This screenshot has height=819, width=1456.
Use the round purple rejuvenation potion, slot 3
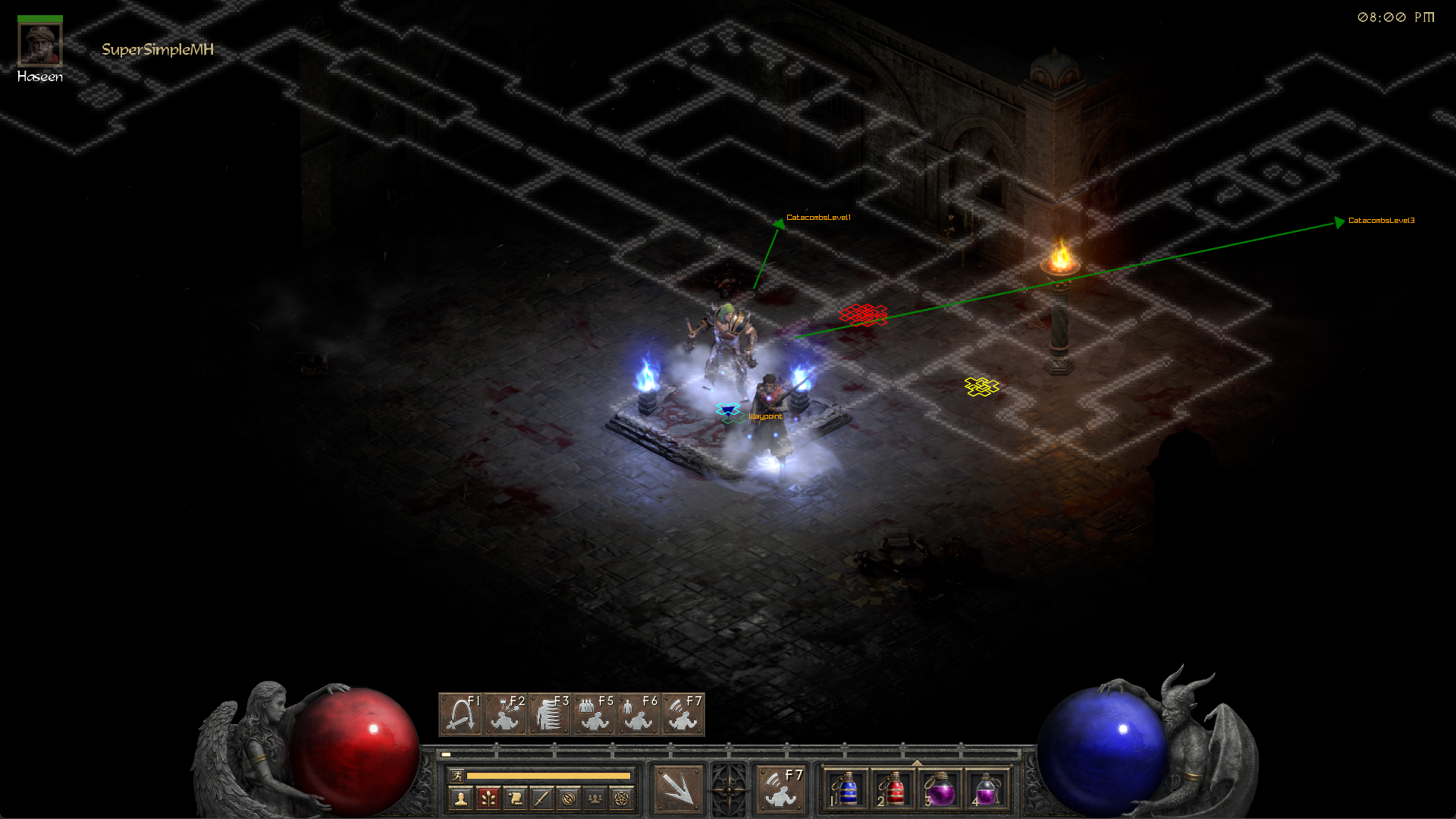coord(940,789)
